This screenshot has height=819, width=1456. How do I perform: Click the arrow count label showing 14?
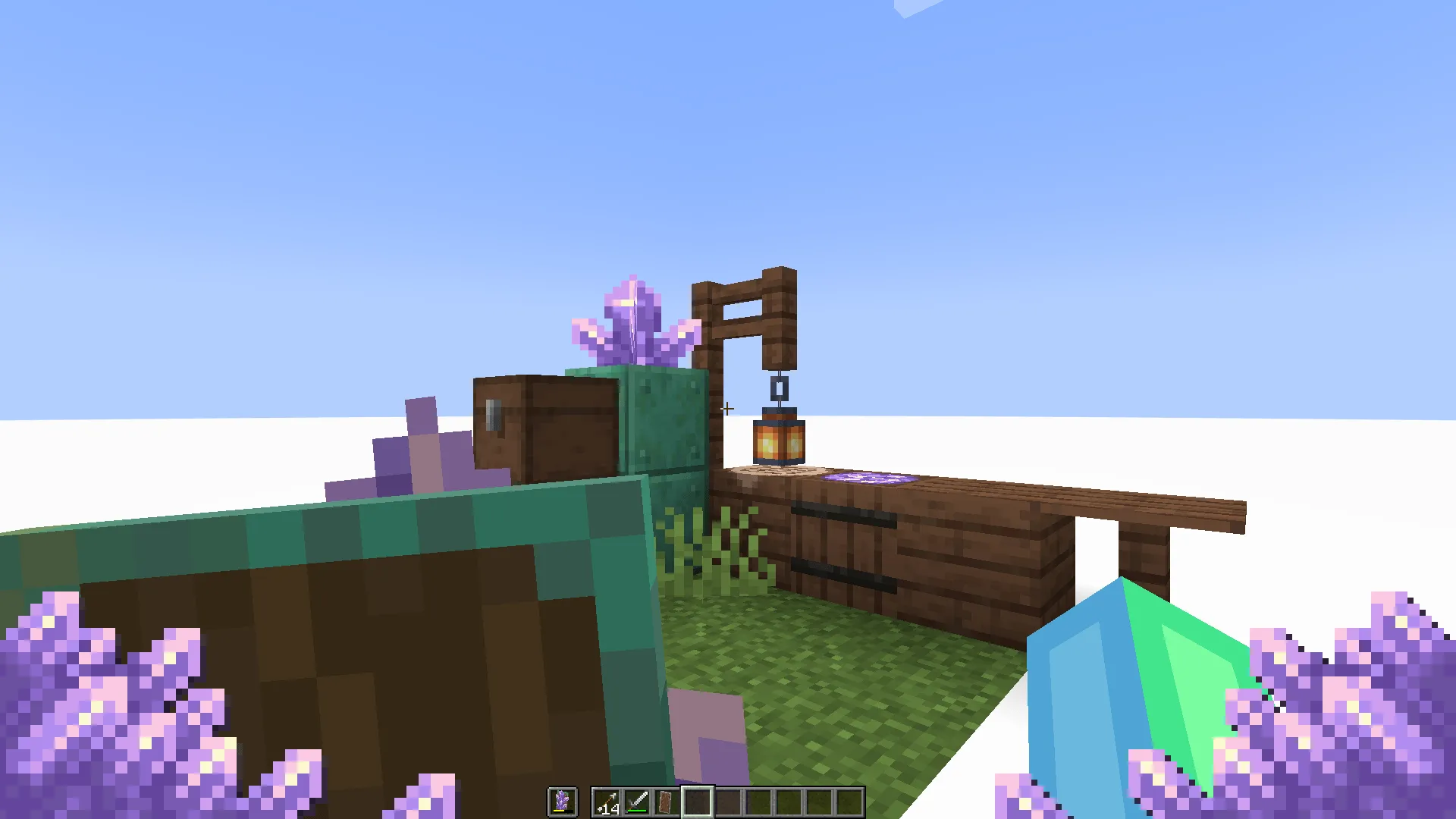tap(611, 808)
